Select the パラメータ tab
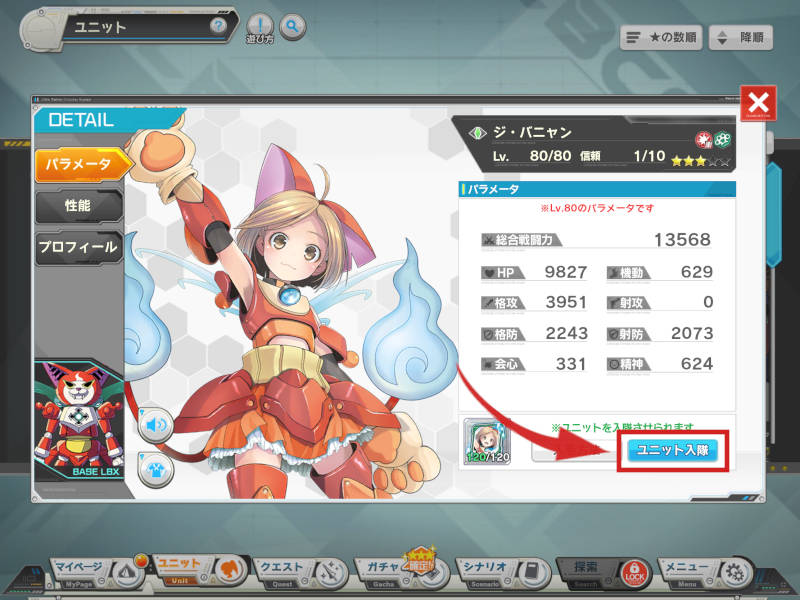Image resolution: width=800 pixels, height=600 pixels. [84, 163]
